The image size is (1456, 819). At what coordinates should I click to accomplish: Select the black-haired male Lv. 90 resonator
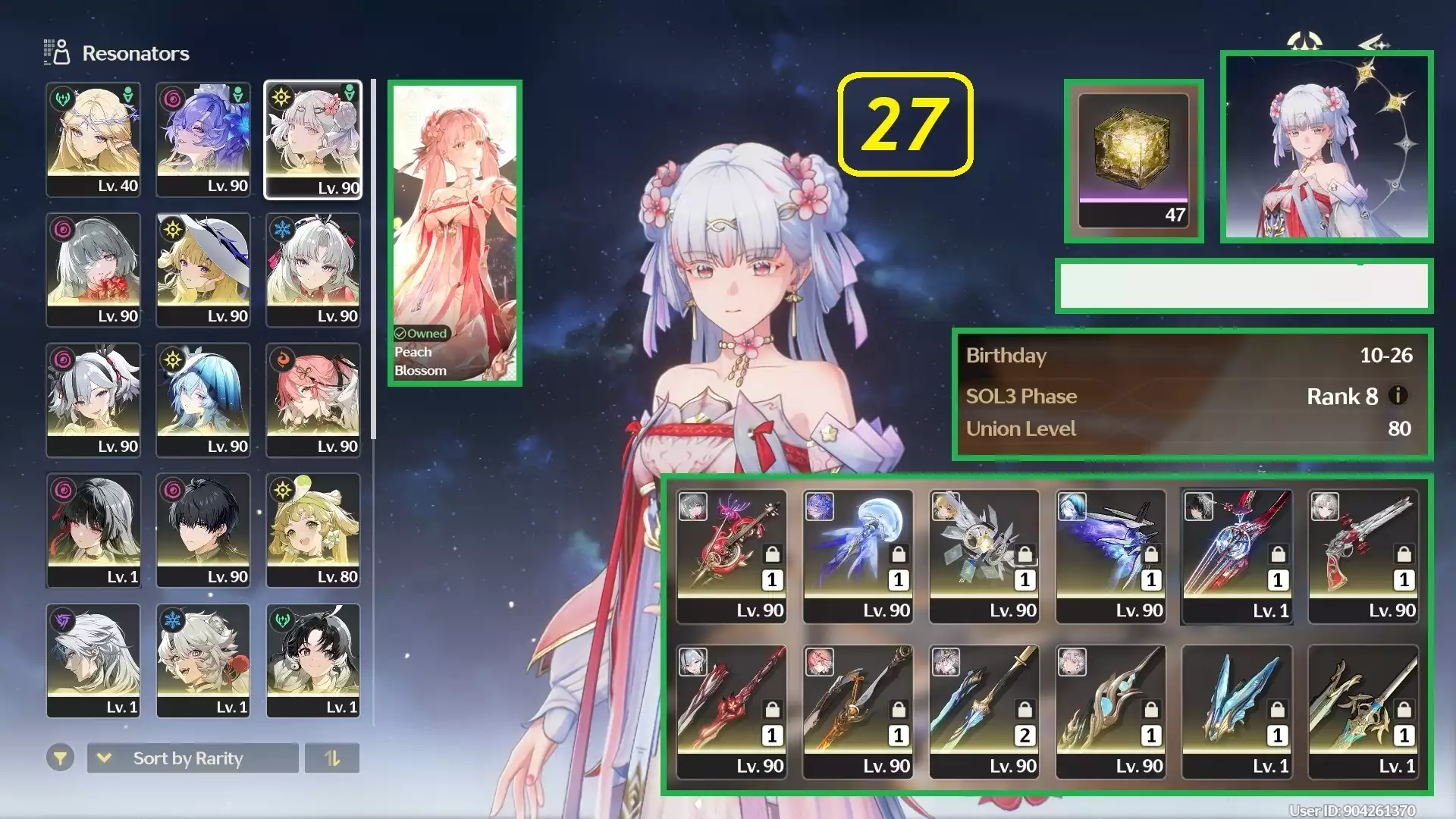click(x=203, y=530)
